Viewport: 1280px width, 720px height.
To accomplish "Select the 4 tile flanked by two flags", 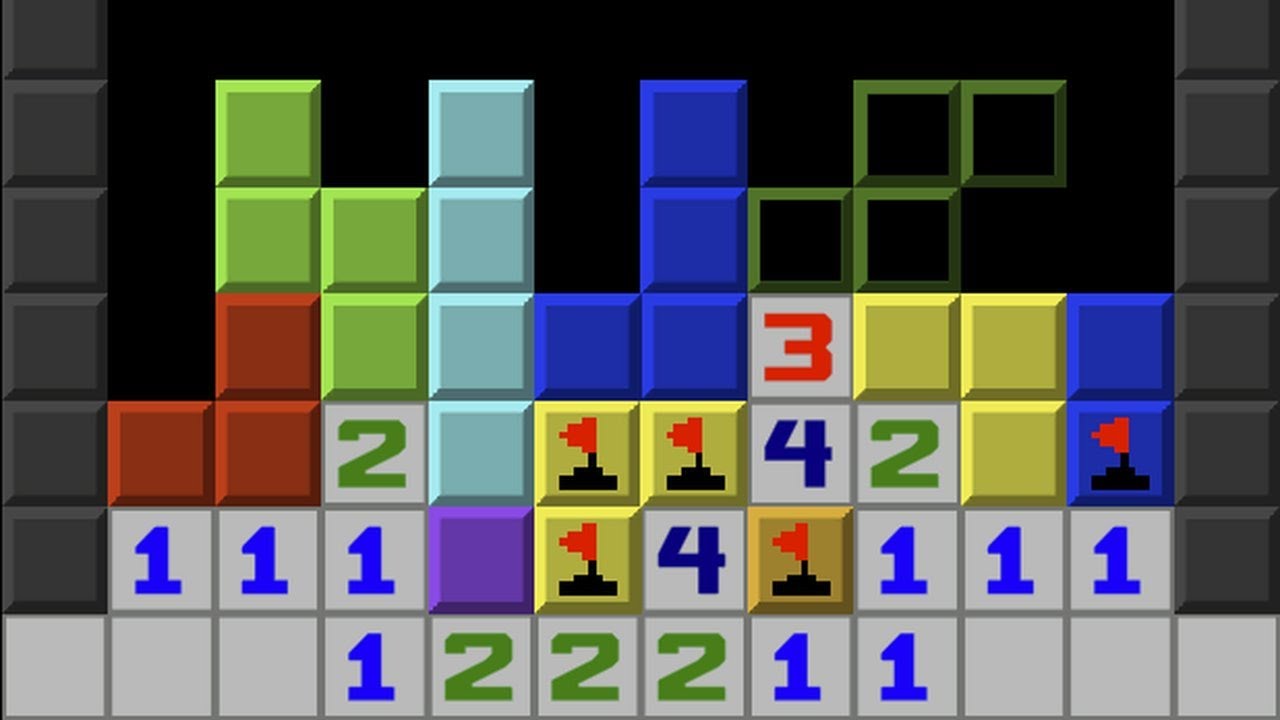I will [693, 559].
